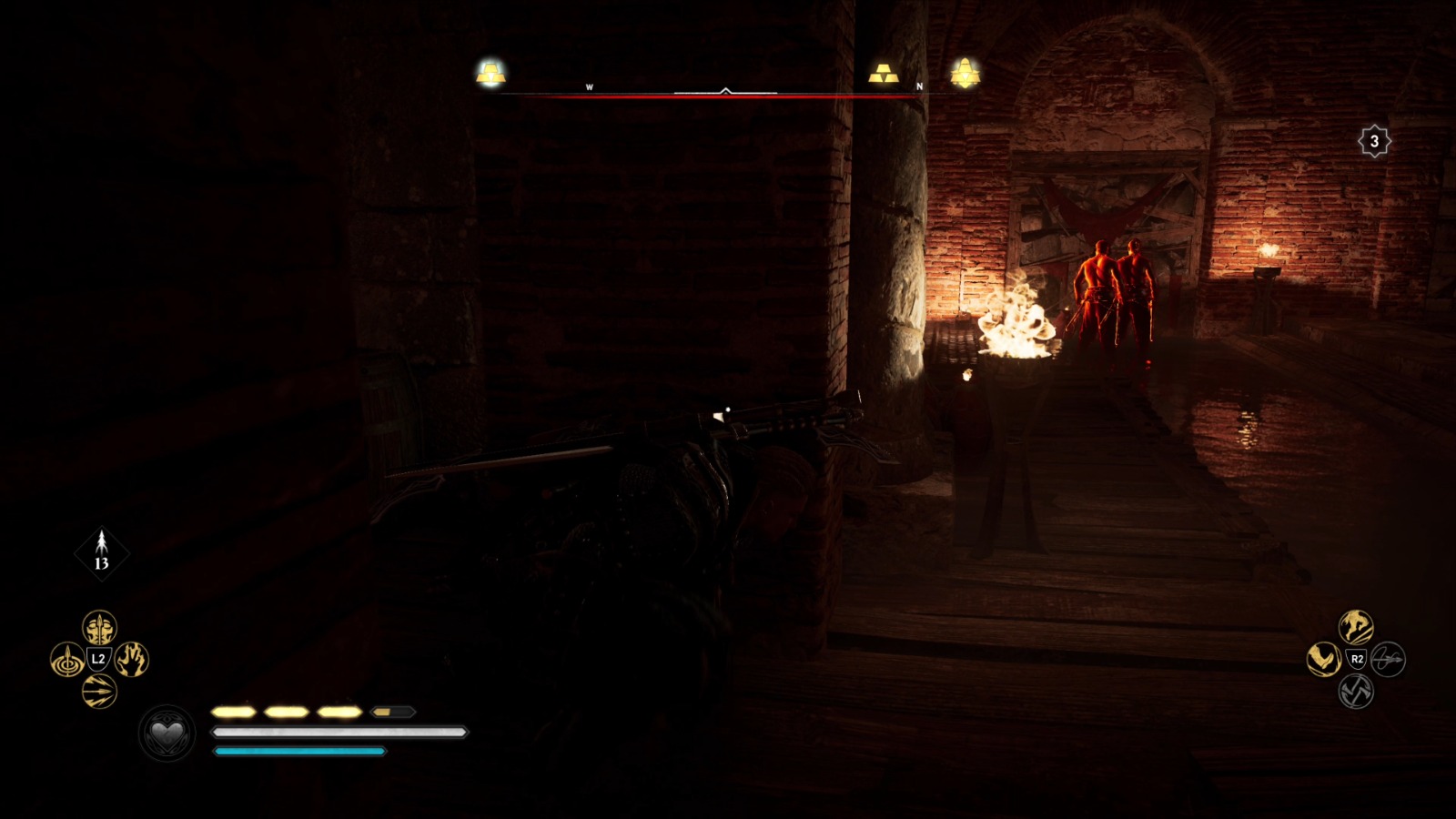Select the gold ingot wealth marker near N
This screenshot has height=819, width=1456.
click(x=884, y=73)
